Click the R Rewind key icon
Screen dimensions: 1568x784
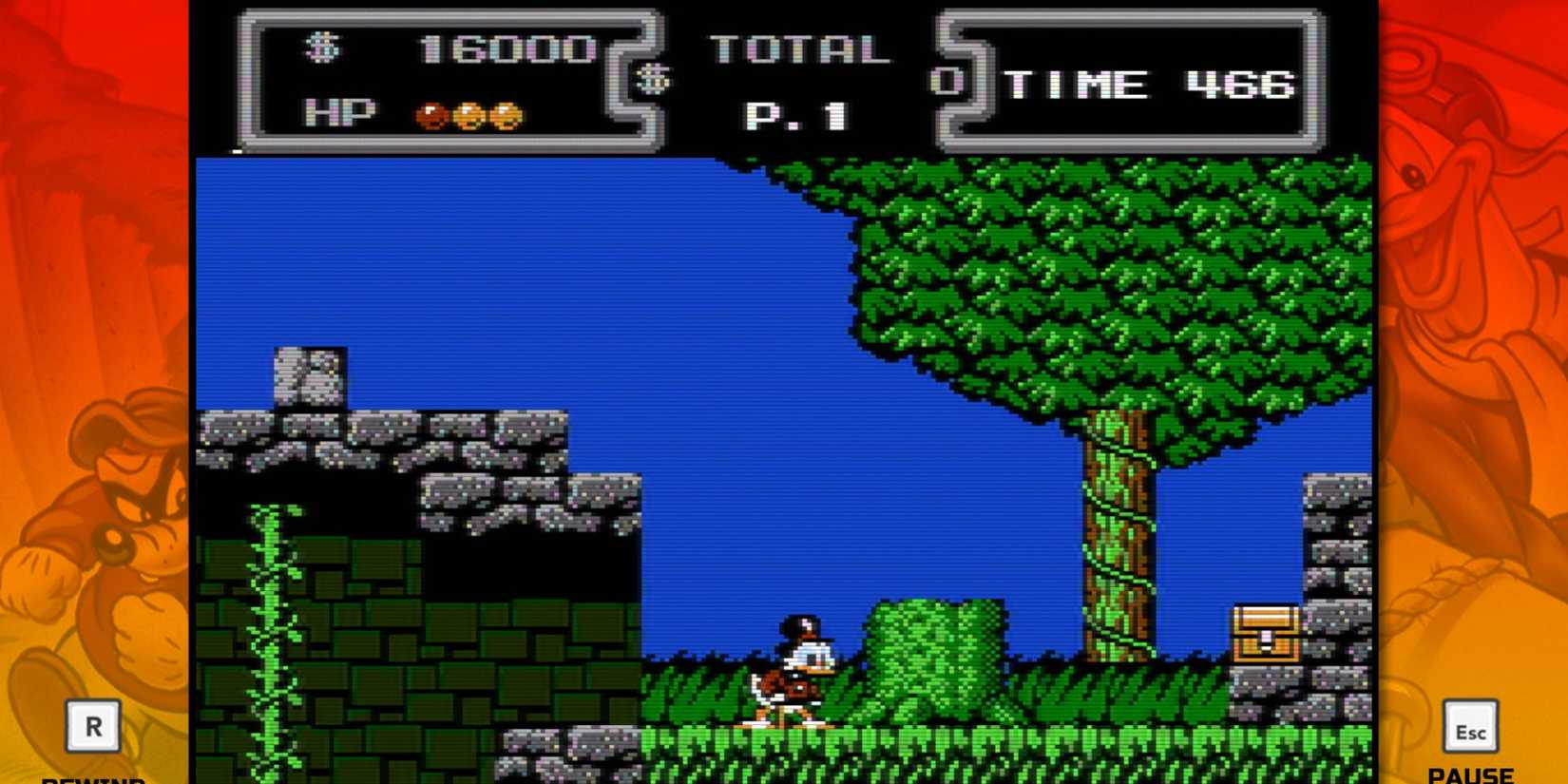tap(92, 727)
